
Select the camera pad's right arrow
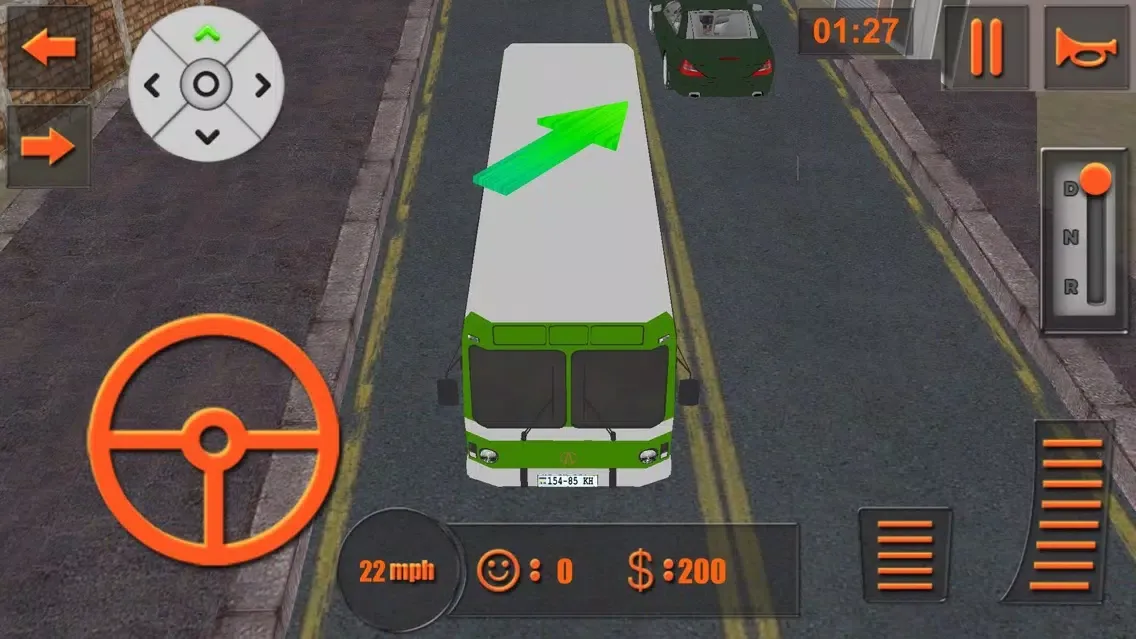click(x=262, y=86)
